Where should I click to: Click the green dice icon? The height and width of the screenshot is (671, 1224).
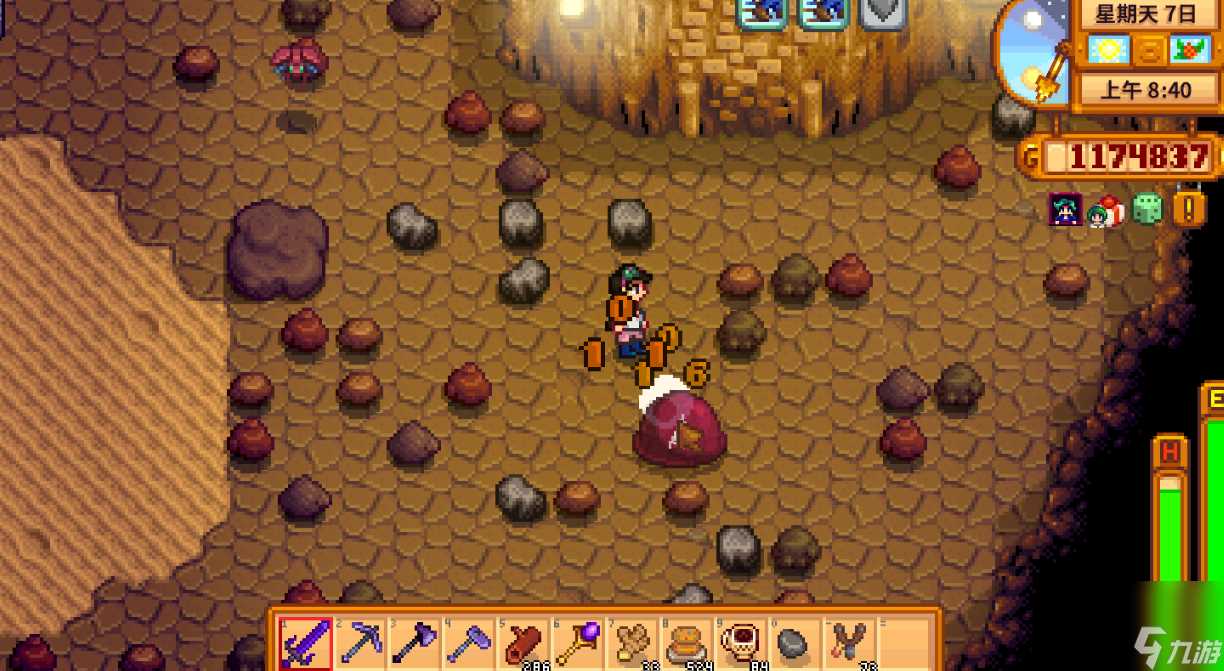1147,209
